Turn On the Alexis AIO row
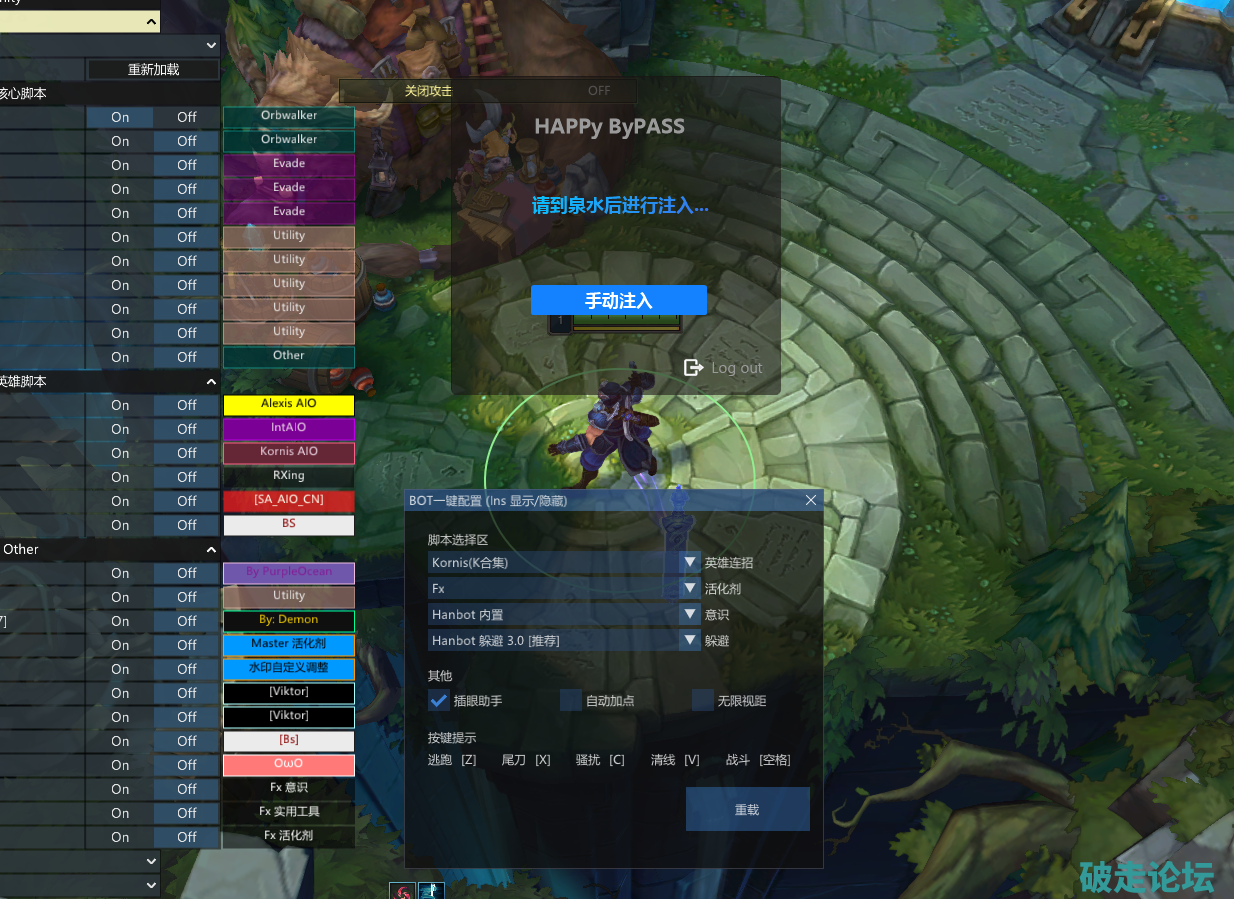 (120, 405)
